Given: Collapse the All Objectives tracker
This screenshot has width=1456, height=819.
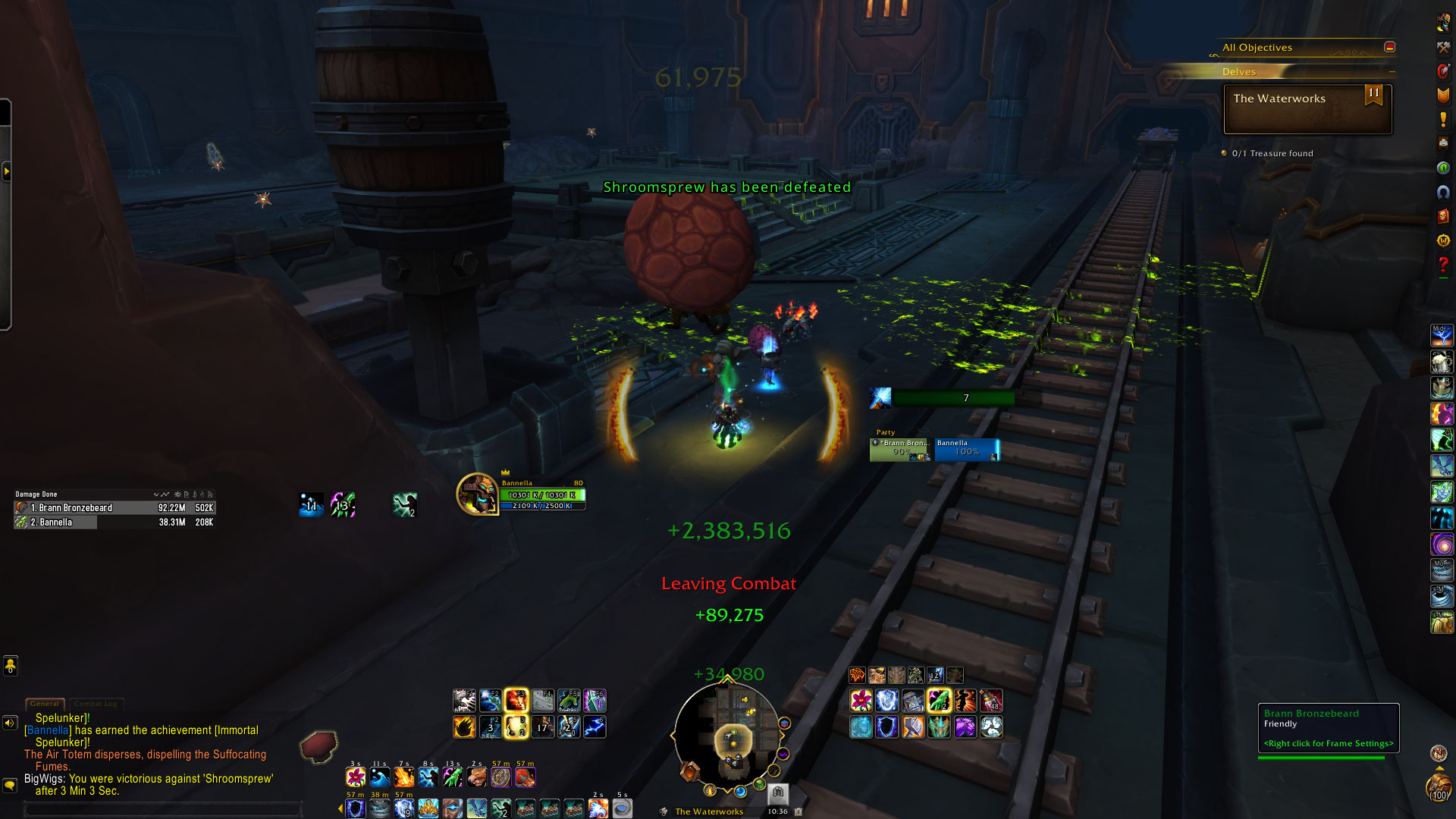Looking at the screenshot, I should (1389, 47).
